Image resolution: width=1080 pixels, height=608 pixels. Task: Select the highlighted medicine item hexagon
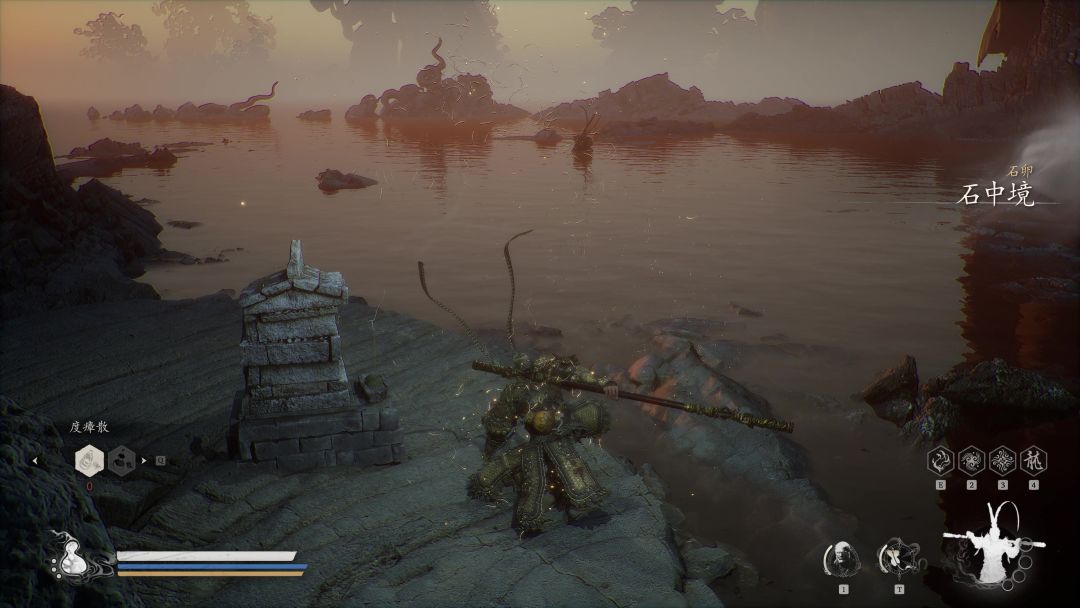tap(90, 460)
